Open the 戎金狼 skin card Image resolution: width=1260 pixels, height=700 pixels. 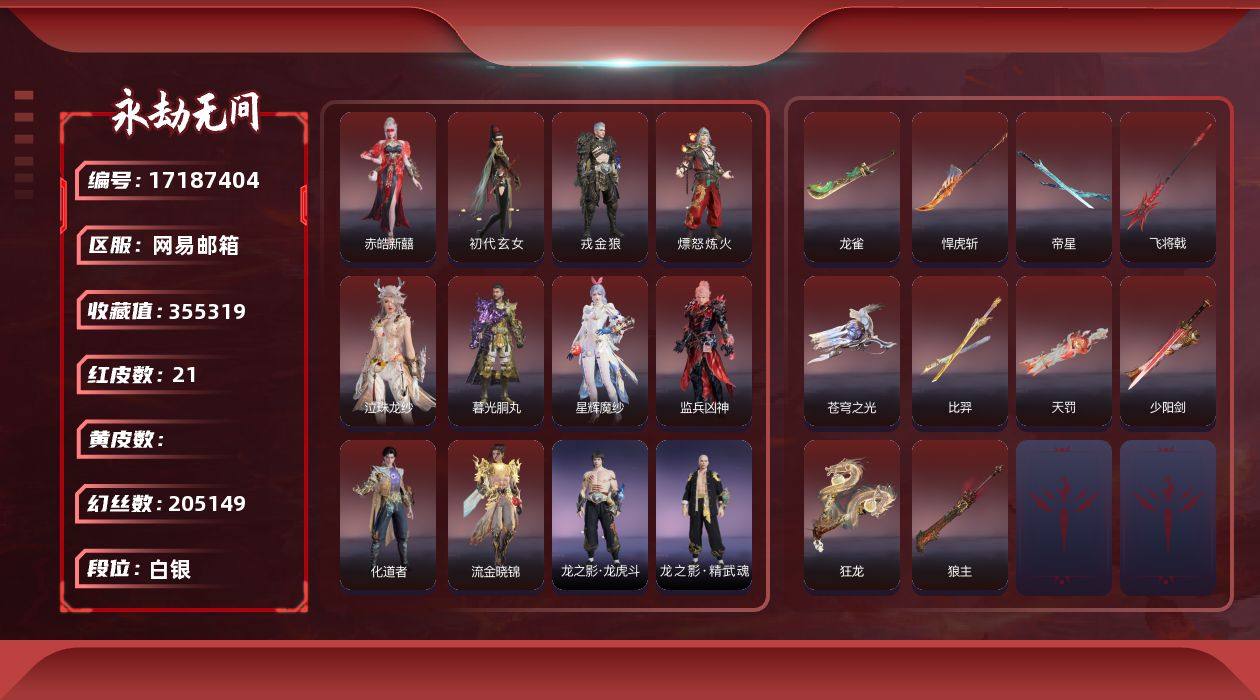[x=600, y=187]
